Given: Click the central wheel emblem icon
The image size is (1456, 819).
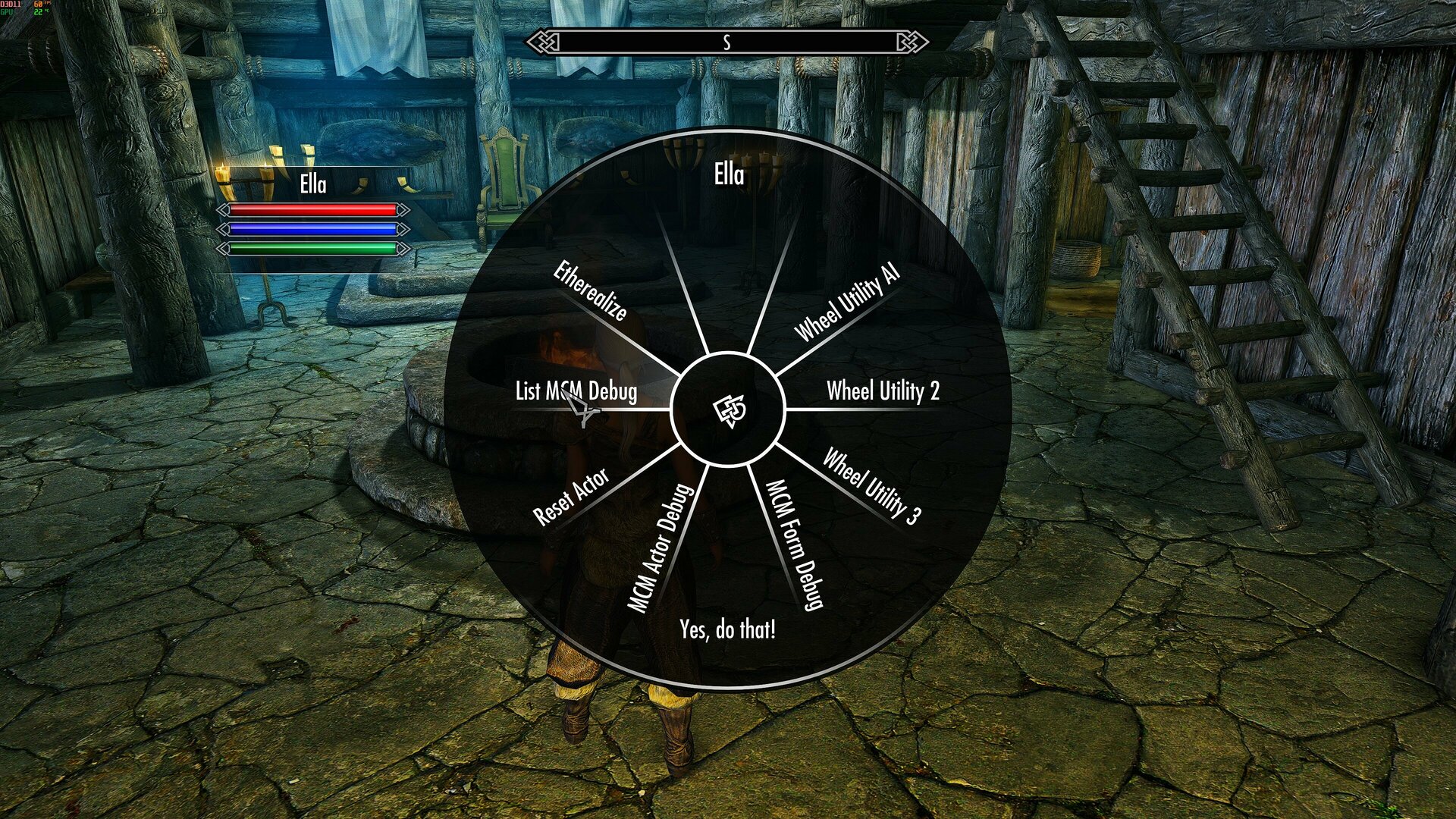Looking at the screenshot, I should pos(730,411).
